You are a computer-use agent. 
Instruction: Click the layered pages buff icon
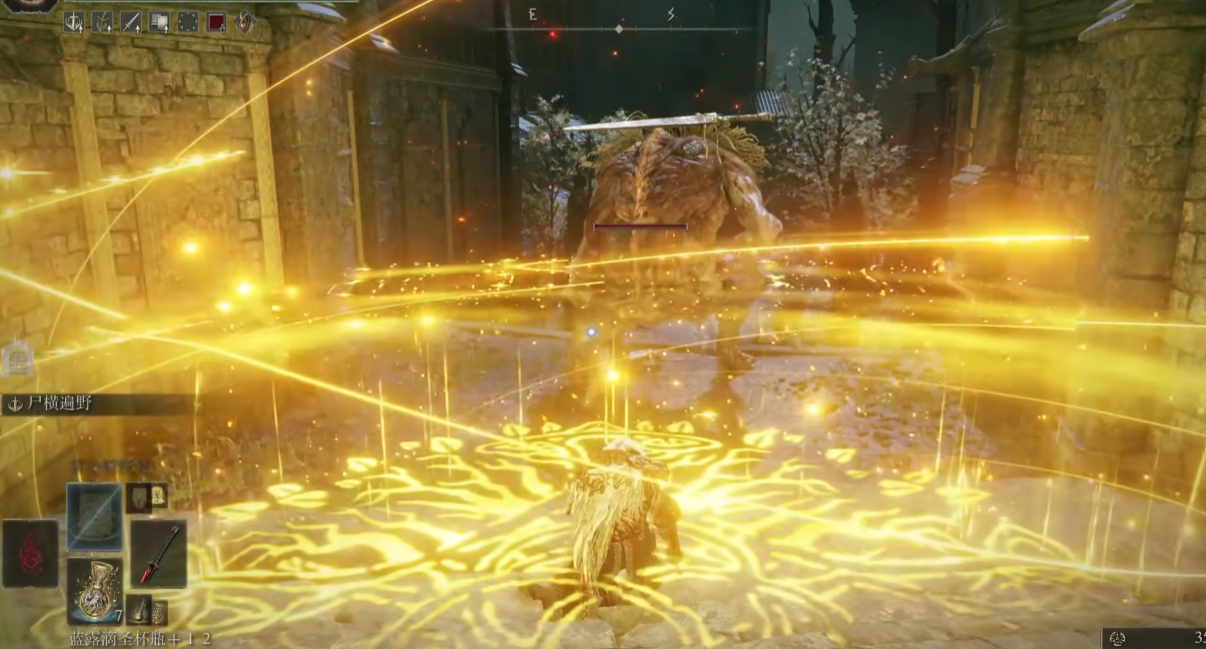[159, 21]
